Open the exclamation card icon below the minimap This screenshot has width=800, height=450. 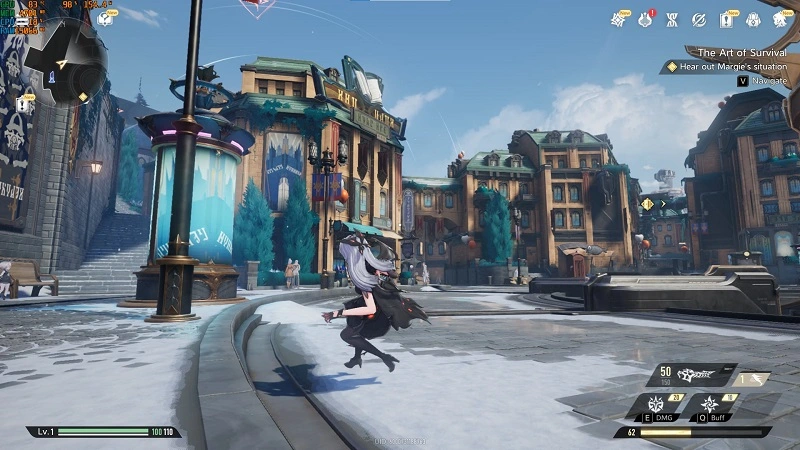pos(22,104)
